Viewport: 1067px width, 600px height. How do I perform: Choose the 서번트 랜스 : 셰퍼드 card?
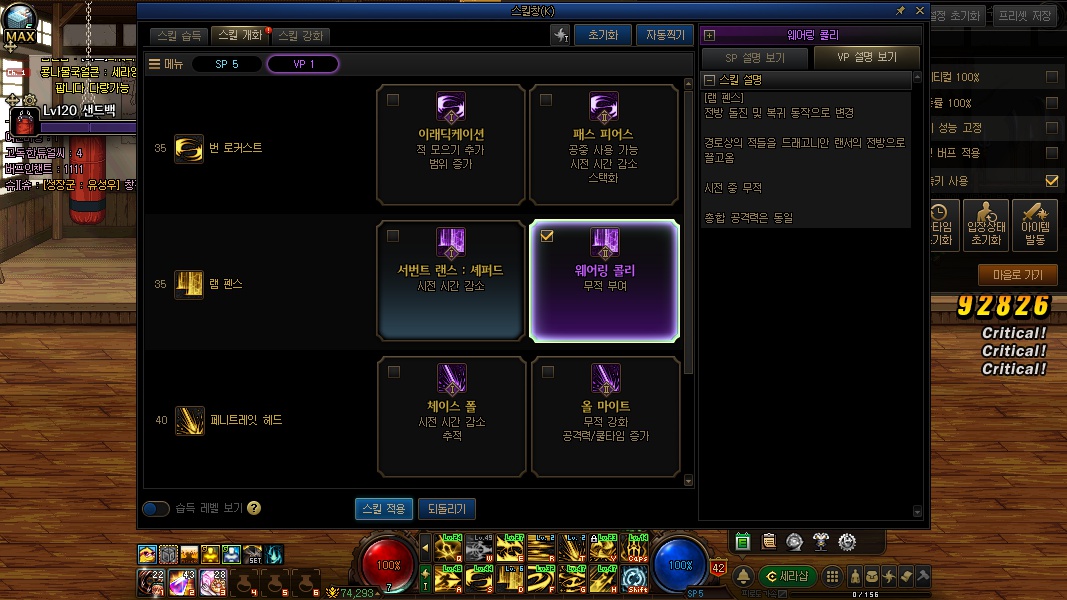tap(451, 280)
